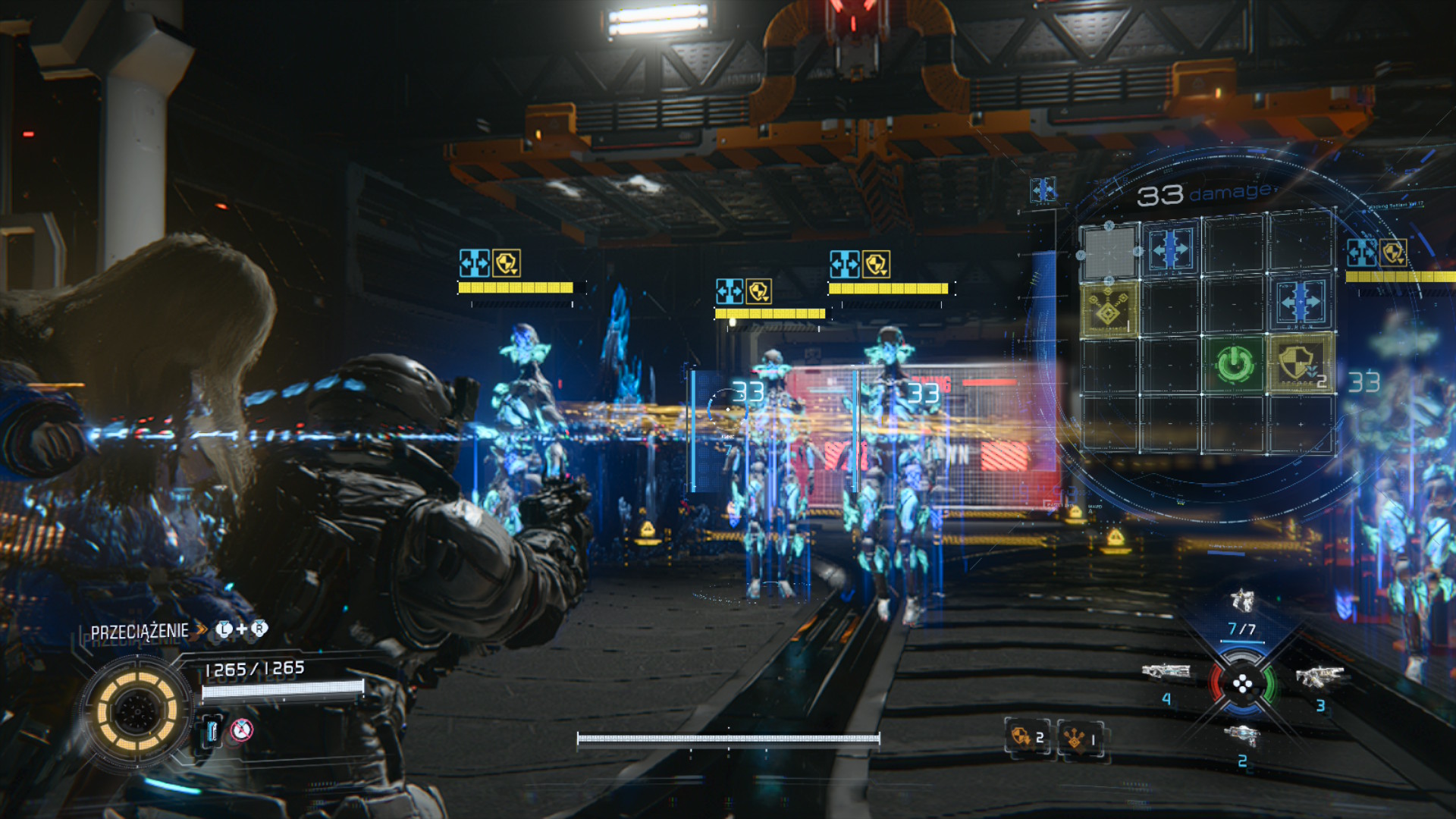Screen dimensions: 1456x819
Task: Switch to the heavy gun with 3 ammo
Action: pyautogui.click(x=1319, y=676)
